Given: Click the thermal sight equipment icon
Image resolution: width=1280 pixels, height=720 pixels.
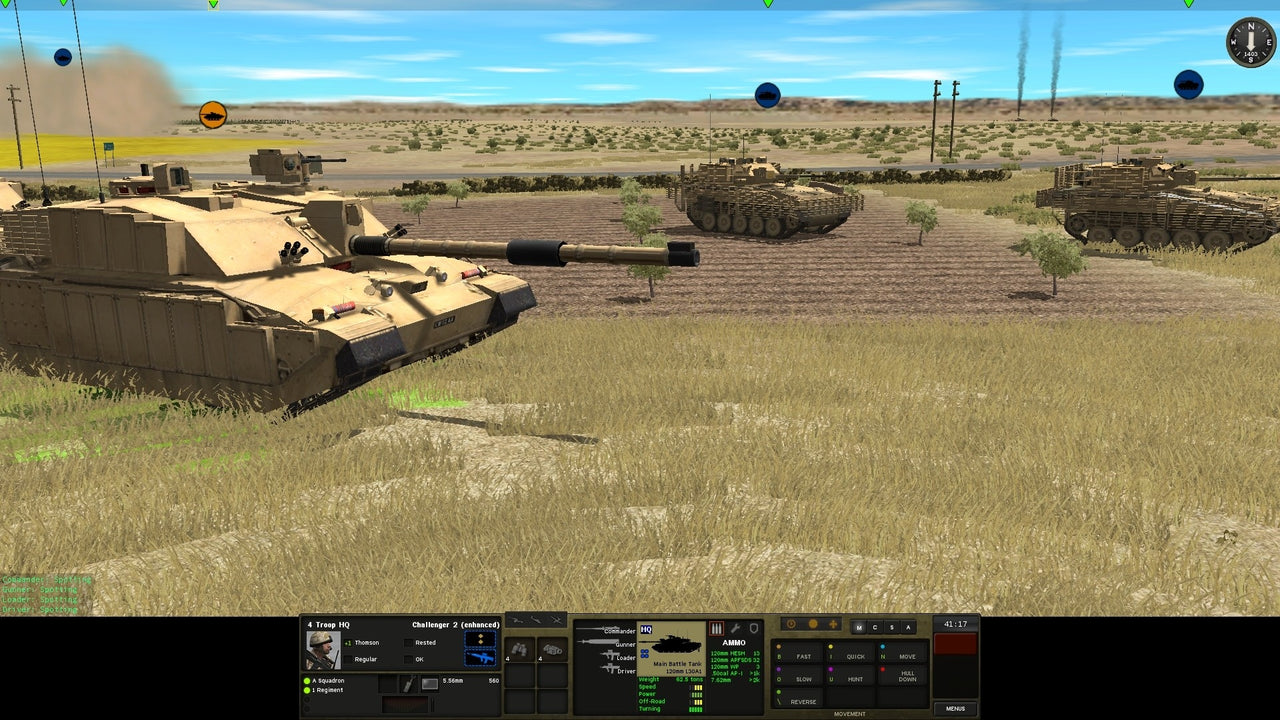Looking at the screenshot, I should (x=552, y=650).
